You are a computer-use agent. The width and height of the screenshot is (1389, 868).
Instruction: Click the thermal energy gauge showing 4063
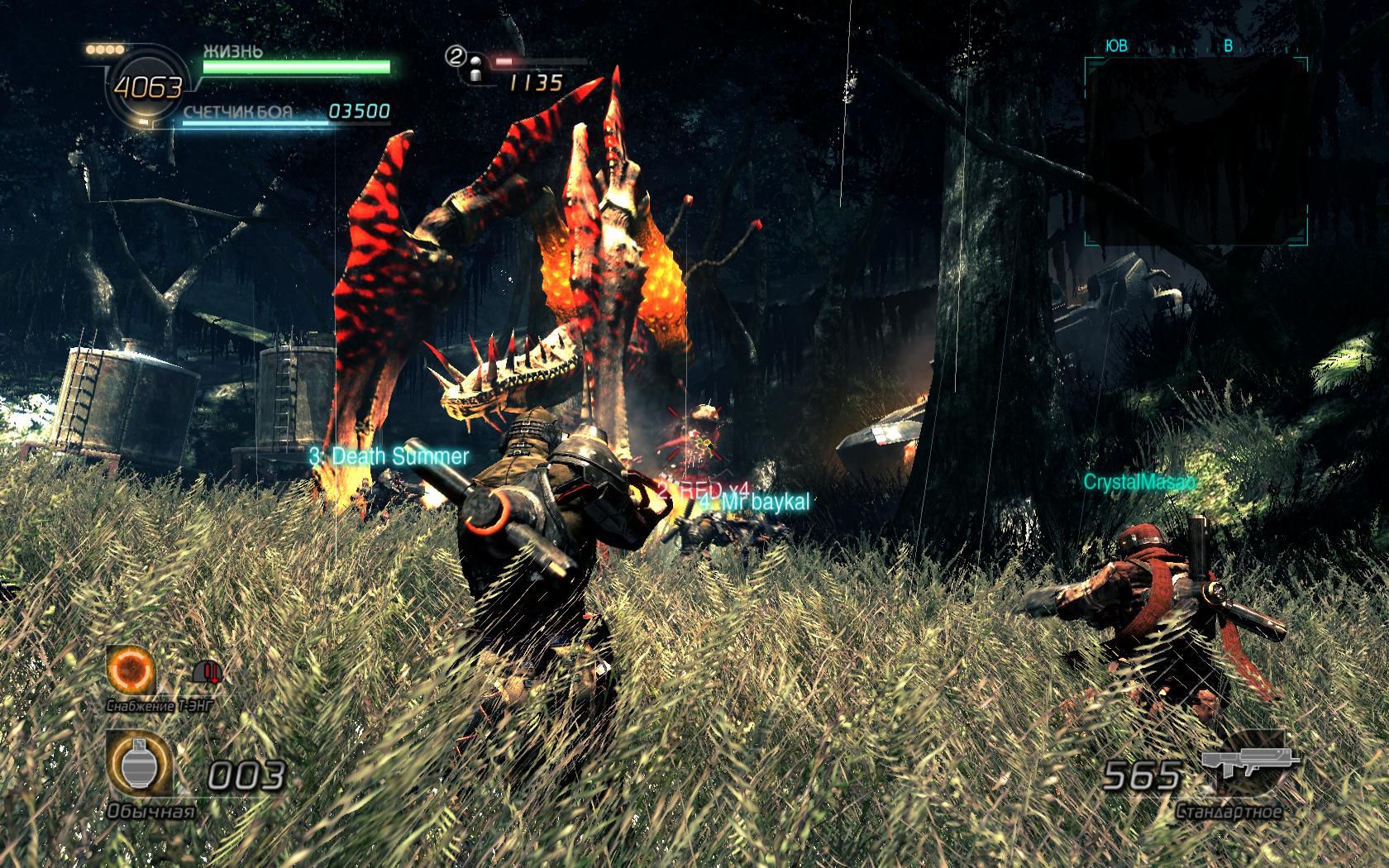click(x=147, y=86)
